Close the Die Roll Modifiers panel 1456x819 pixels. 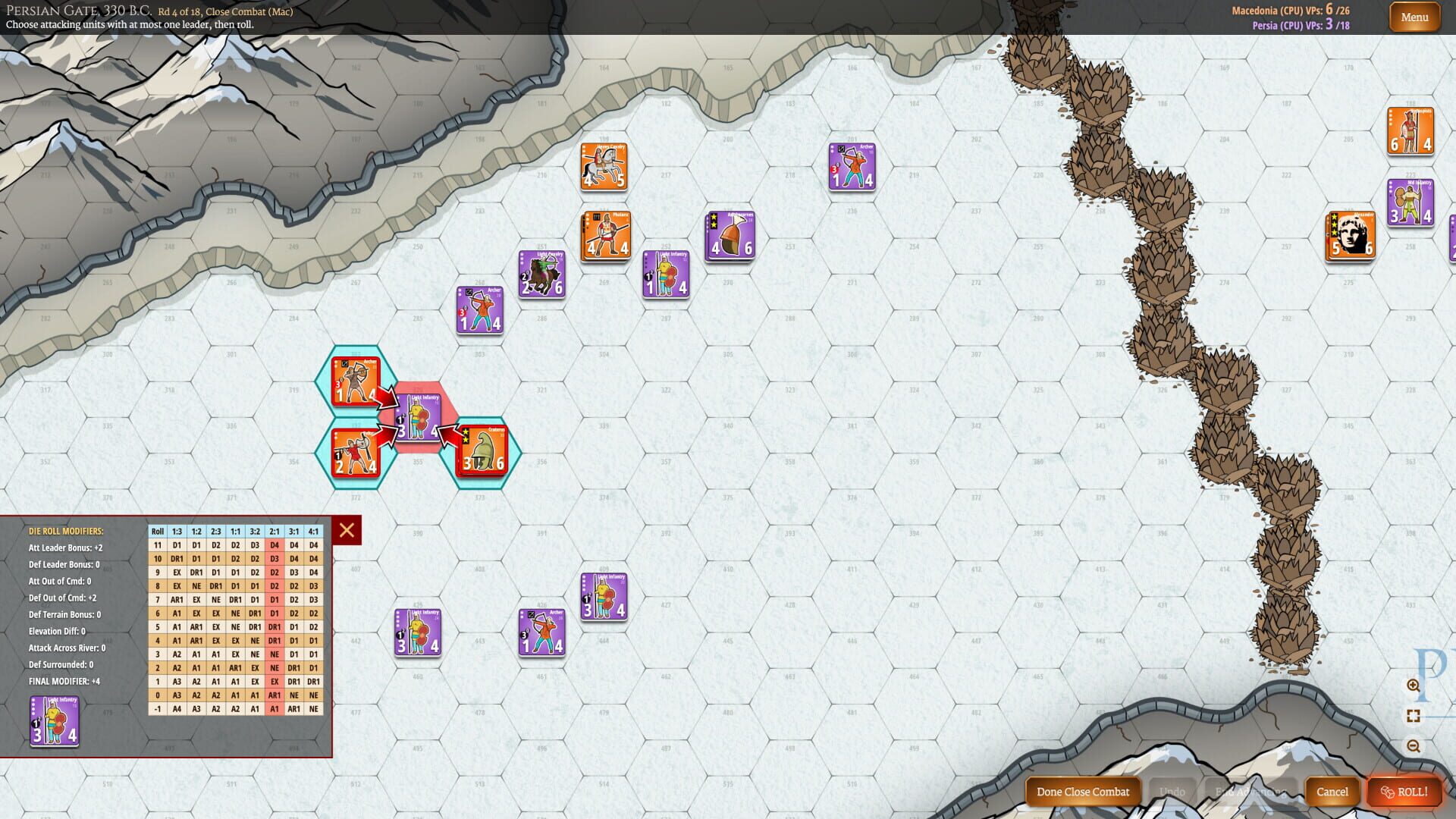[x=347, y=531]
